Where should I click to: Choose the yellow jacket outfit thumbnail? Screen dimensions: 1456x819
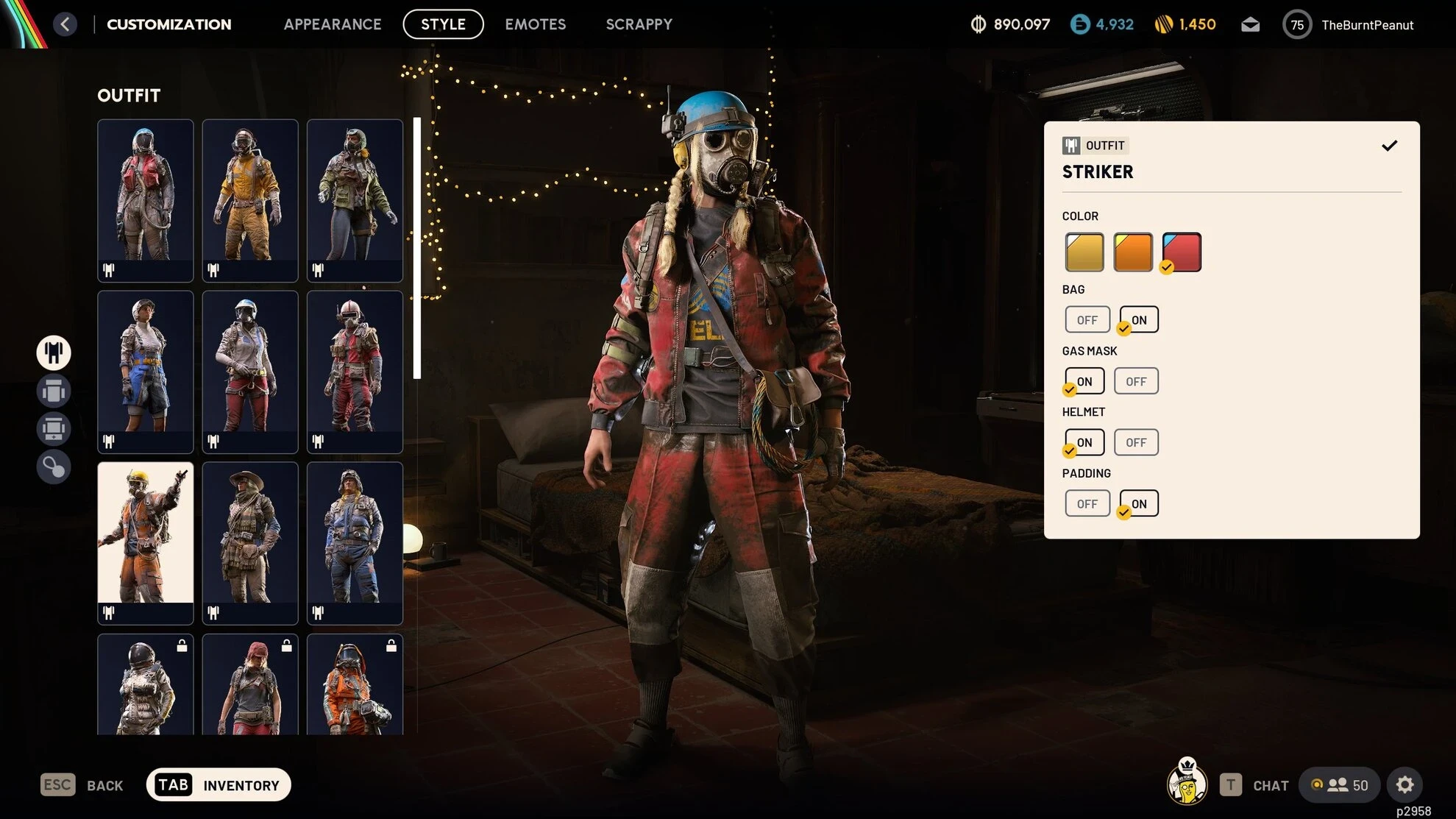(x=250, y=199)
